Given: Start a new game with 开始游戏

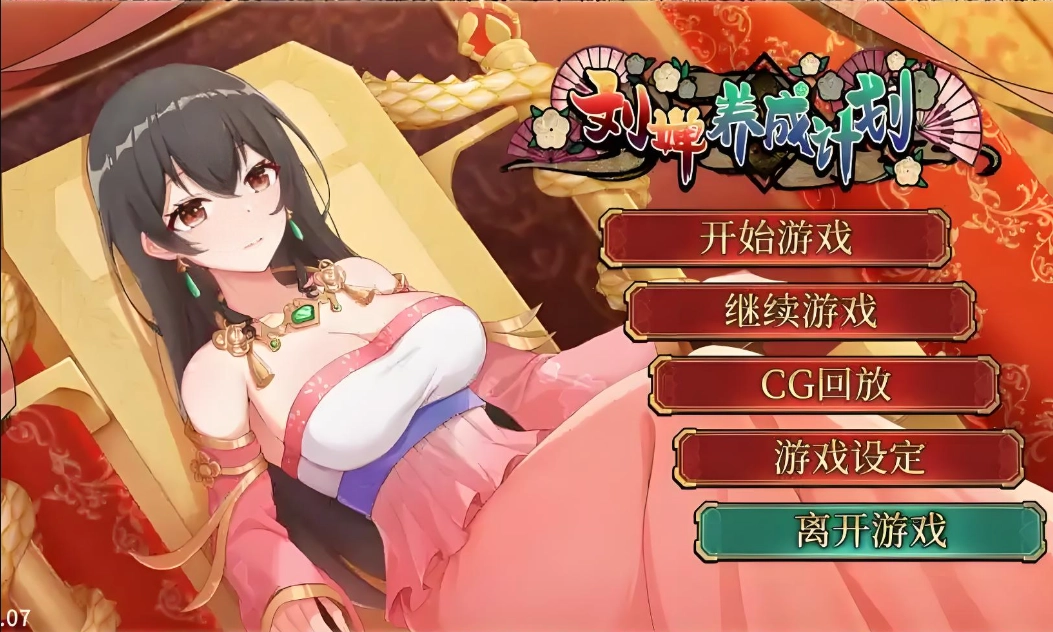Looking at the screenshot, I should tap(775, 239).
